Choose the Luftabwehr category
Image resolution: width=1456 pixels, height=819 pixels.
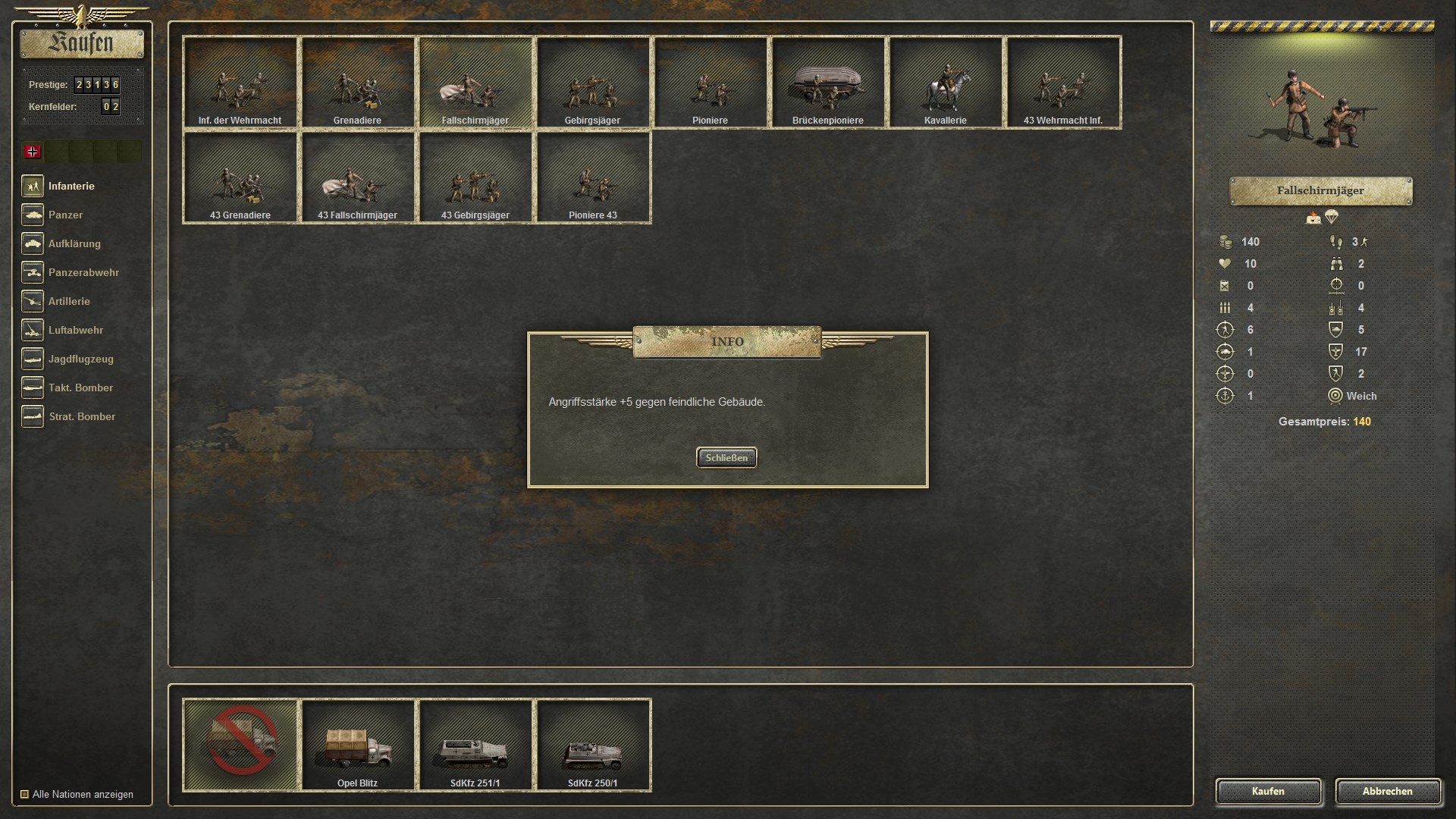[75, 330]
